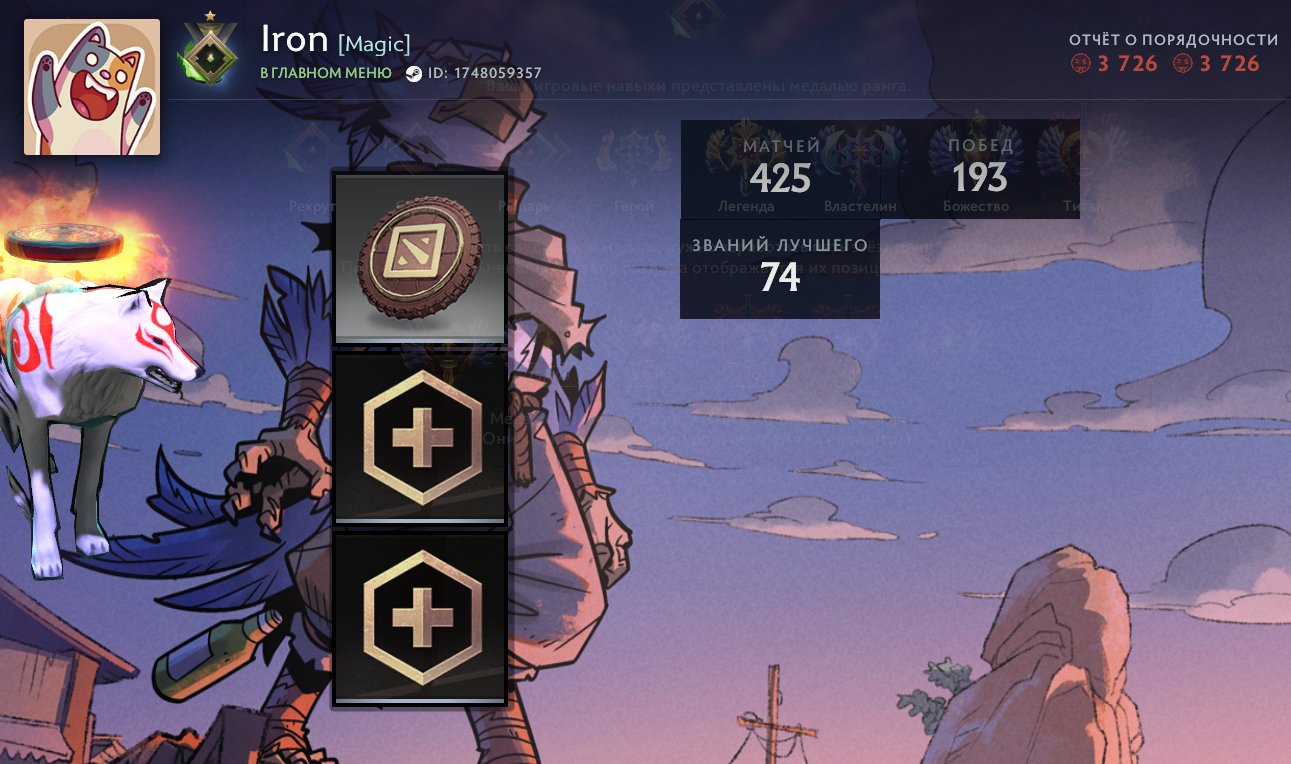Screen dimensions: 1291x764
Task: Click the Dota coin badge in the top item slot
Action: [x=419, y=257]
